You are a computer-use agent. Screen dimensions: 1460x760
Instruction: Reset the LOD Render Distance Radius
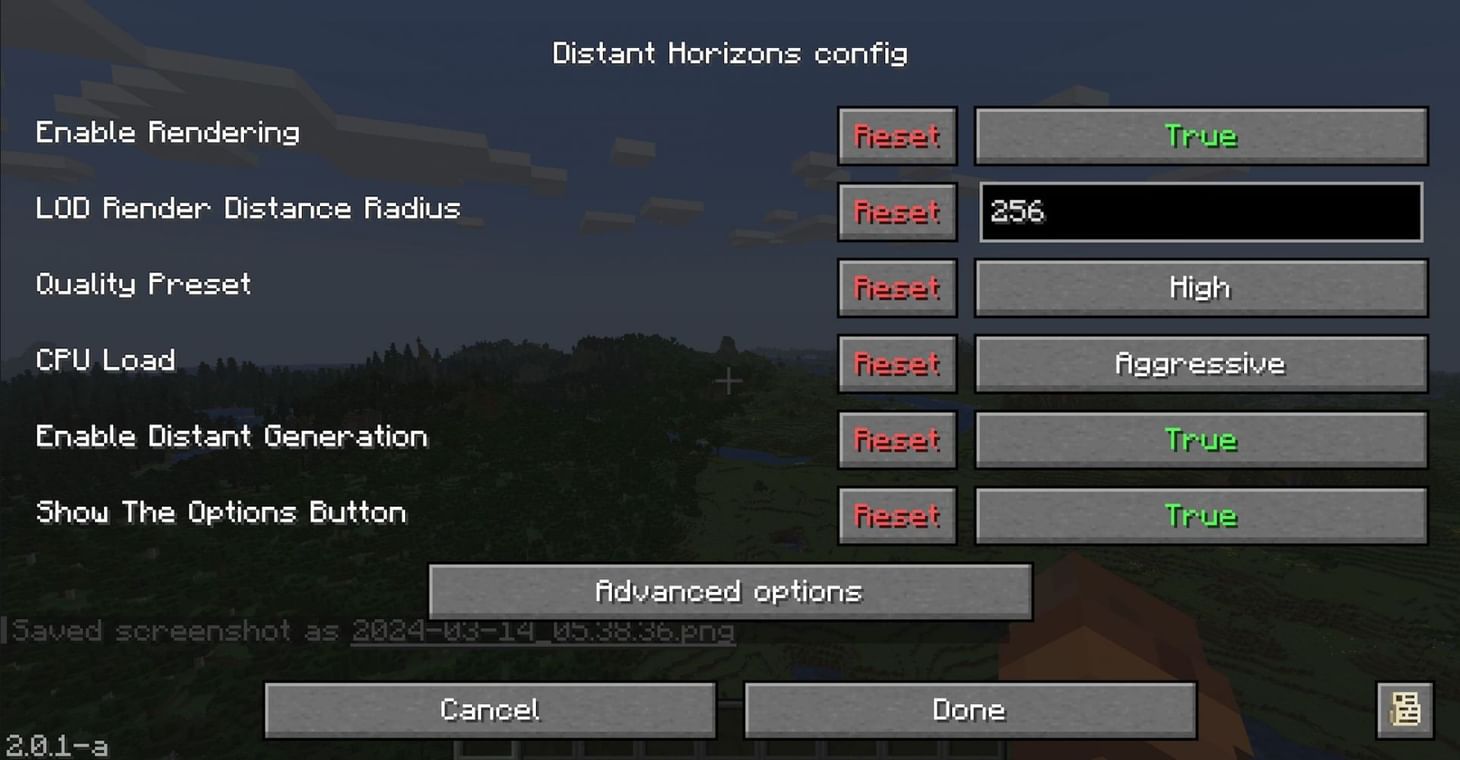pos(896,212)
